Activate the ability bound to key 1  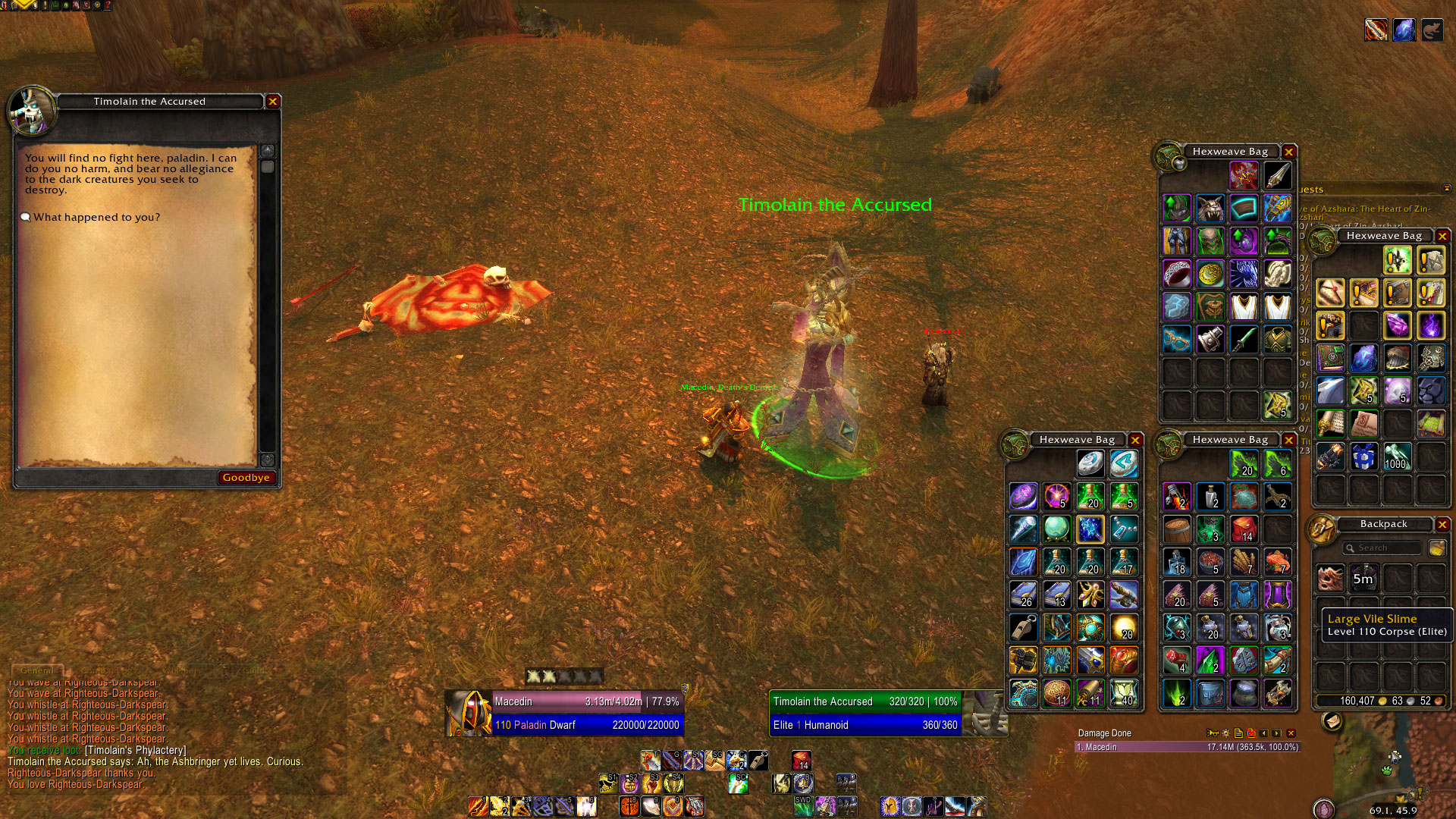pyautogui.click(x=478, y=805)
